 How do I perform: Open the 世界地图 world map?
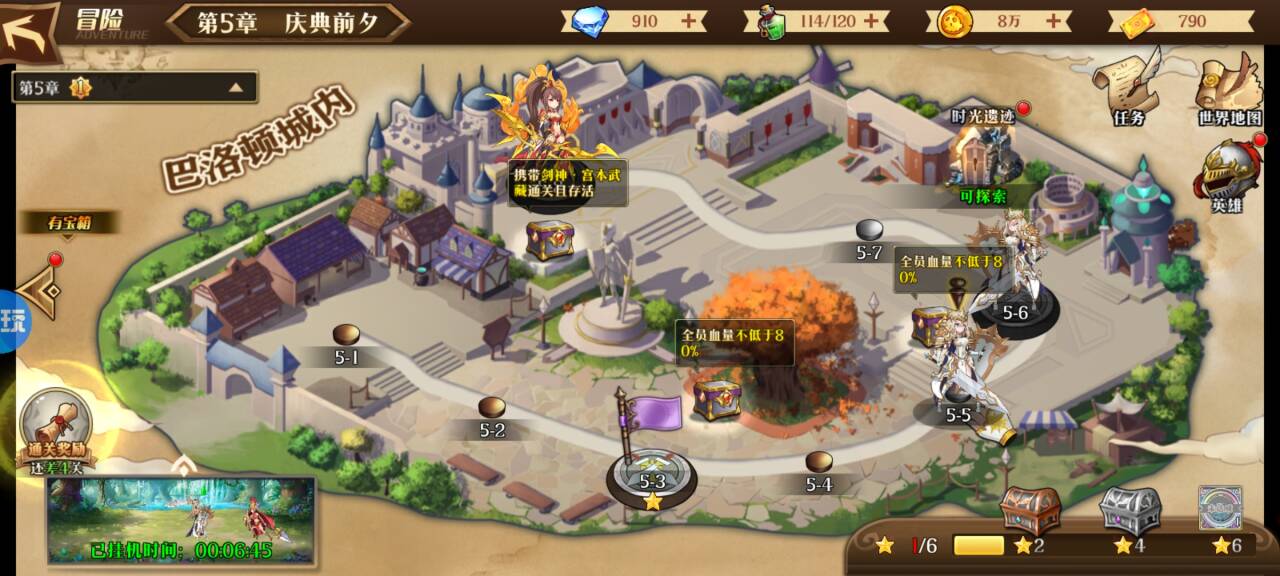click(1229, 88)
